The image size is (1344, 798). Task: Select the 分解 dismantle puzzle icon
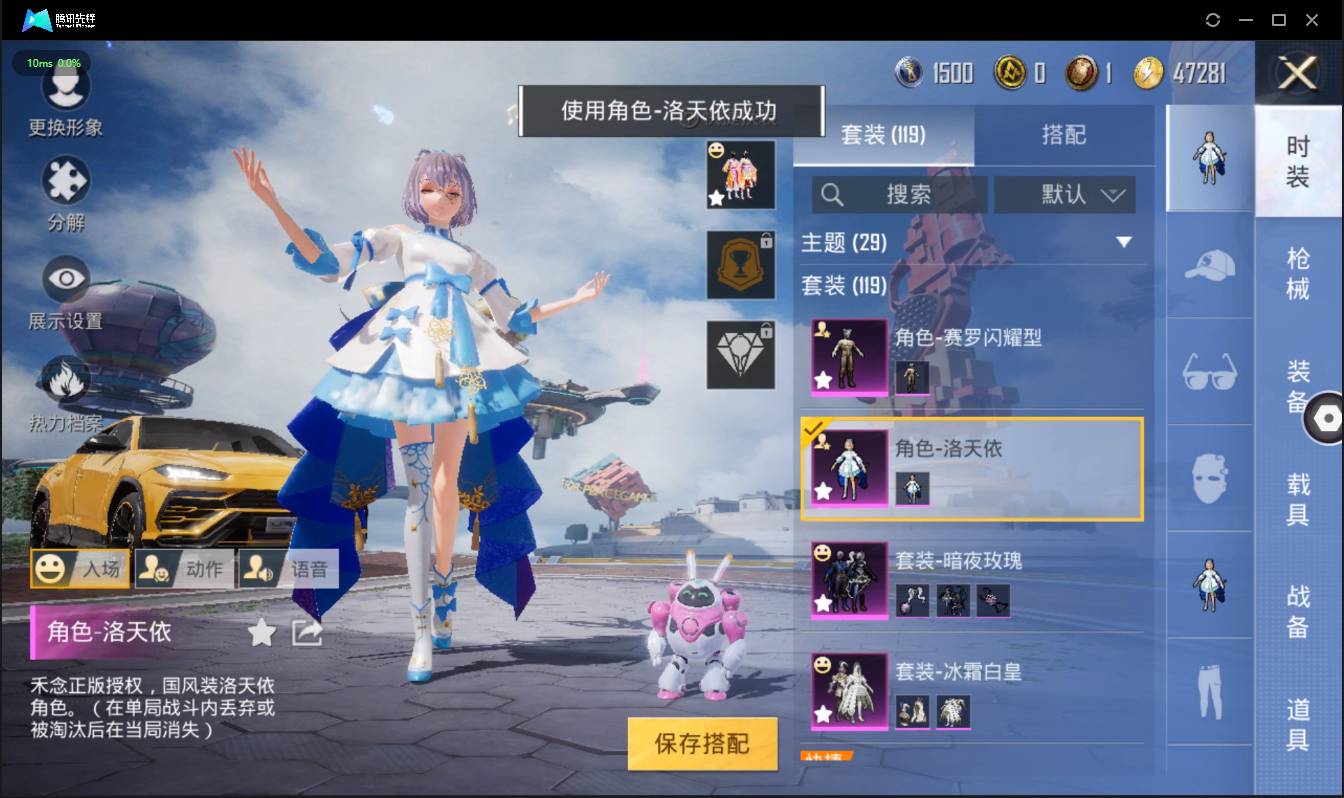(66, 183)
